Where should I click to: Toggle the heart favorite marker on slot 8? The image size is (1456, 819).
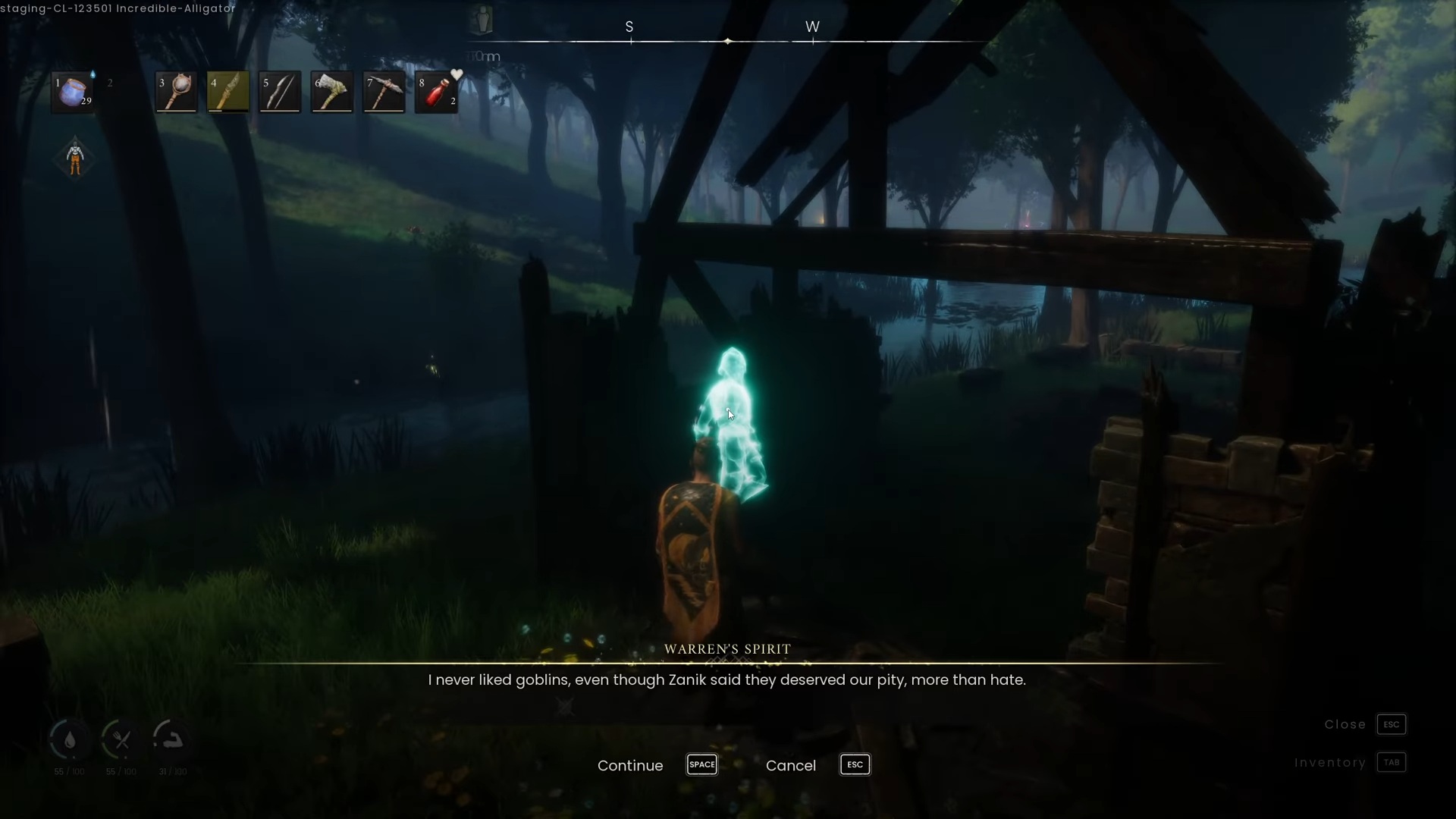pos(455,73)
